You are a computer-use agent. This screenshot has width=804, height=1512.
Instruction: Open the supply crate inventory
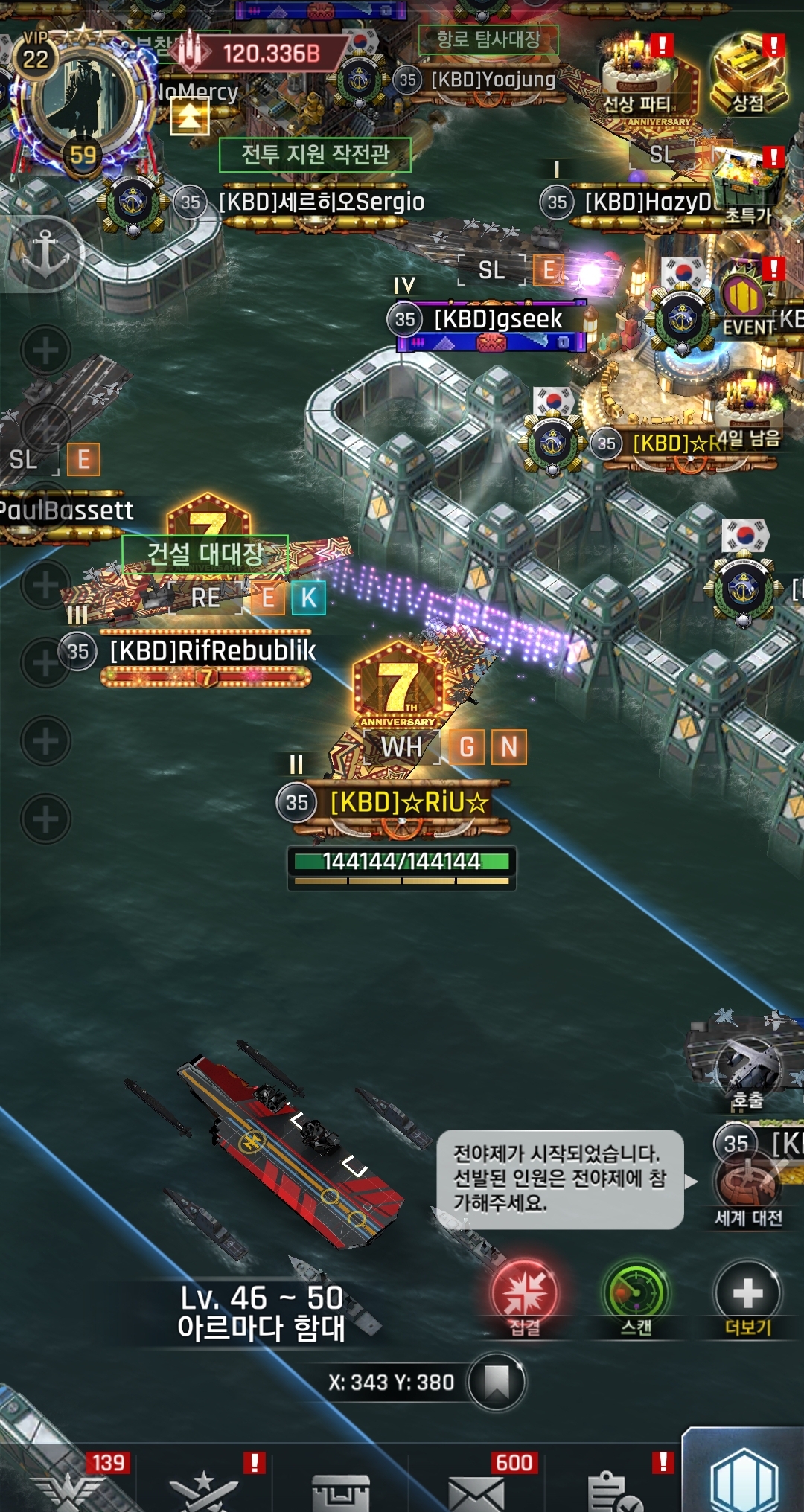pos(340,1491)
